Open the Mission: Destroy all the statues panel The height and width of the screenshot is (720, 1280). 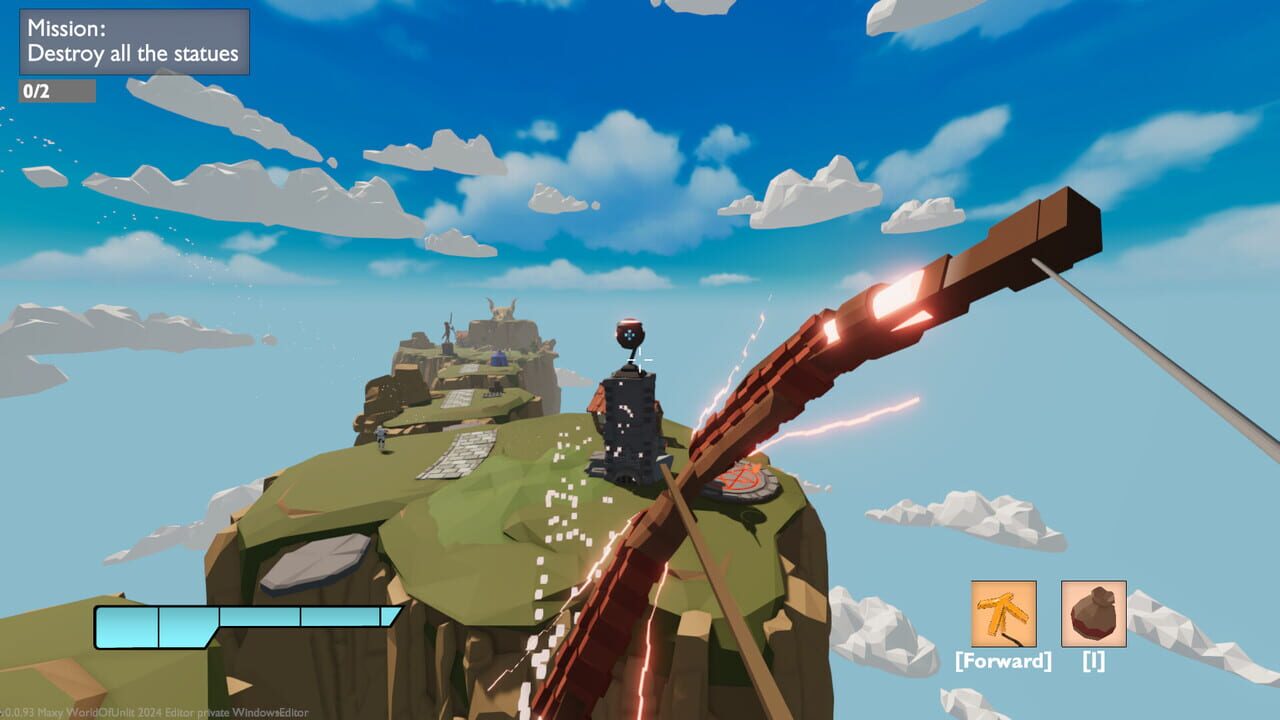(134, 42)
